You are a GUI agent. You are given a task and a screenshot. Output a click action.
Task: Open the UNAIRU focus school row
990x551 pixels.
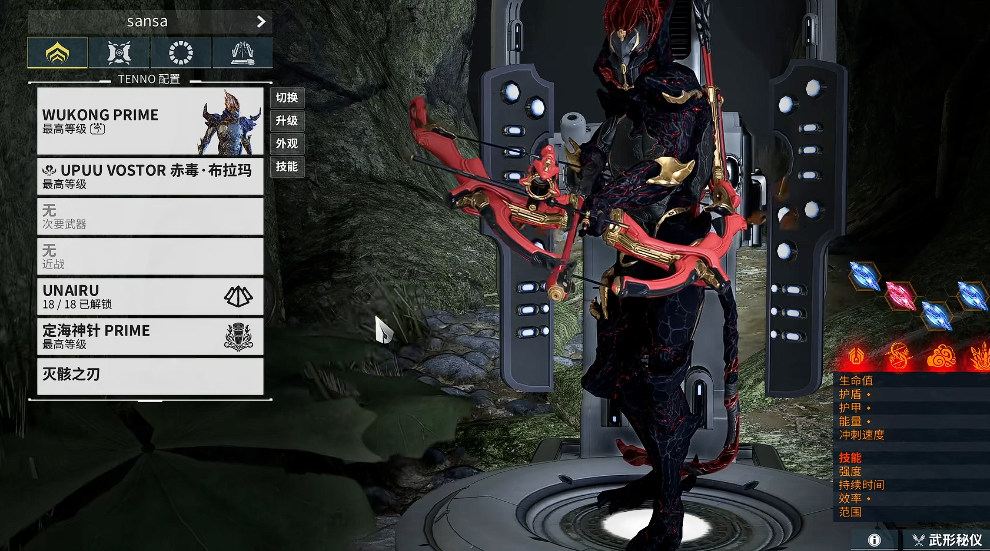(150, 296)
